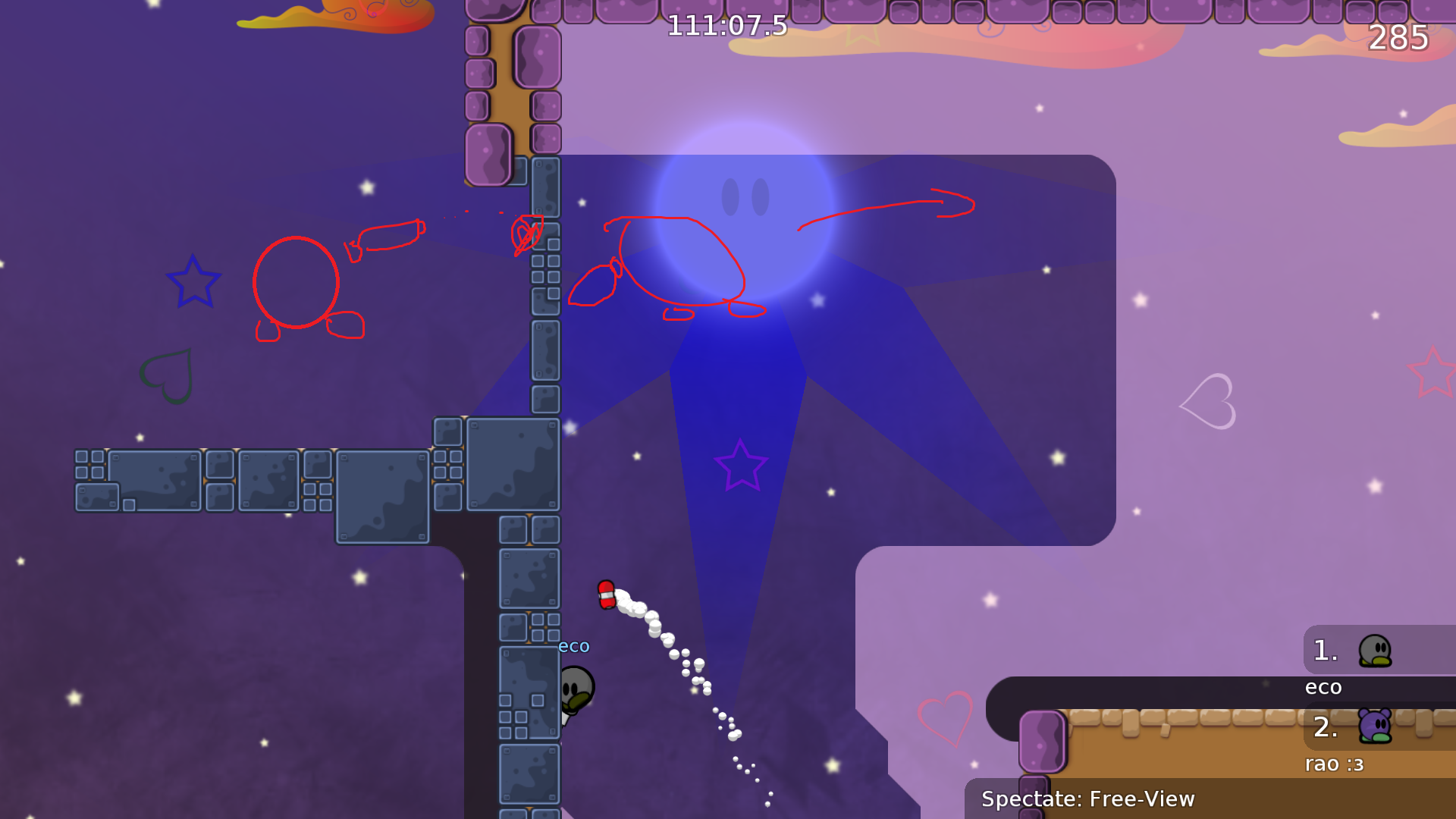This screenshot has width=1456, height=819.
Task: Expand the scoreboard entry for eco
Action: pyautogui.click(x=1324, y=651)
